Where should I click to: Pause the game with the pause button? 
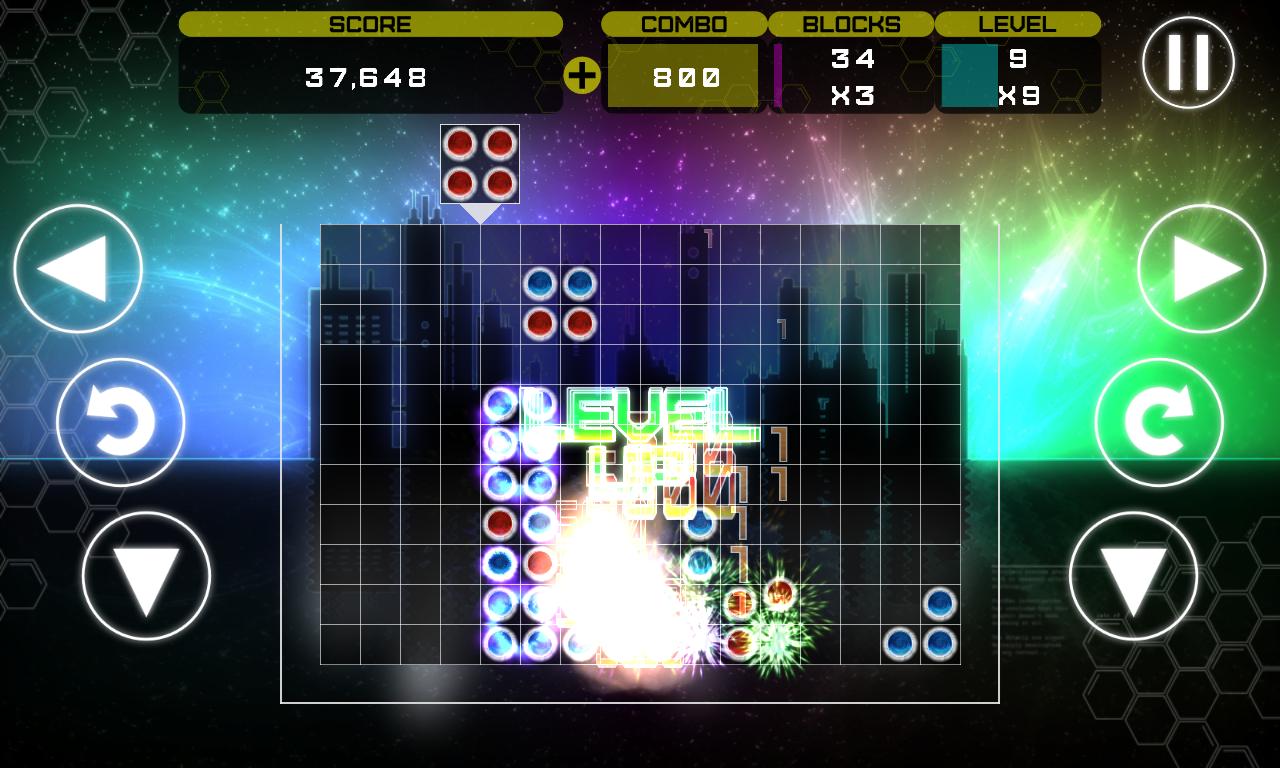pos(1188,62)
